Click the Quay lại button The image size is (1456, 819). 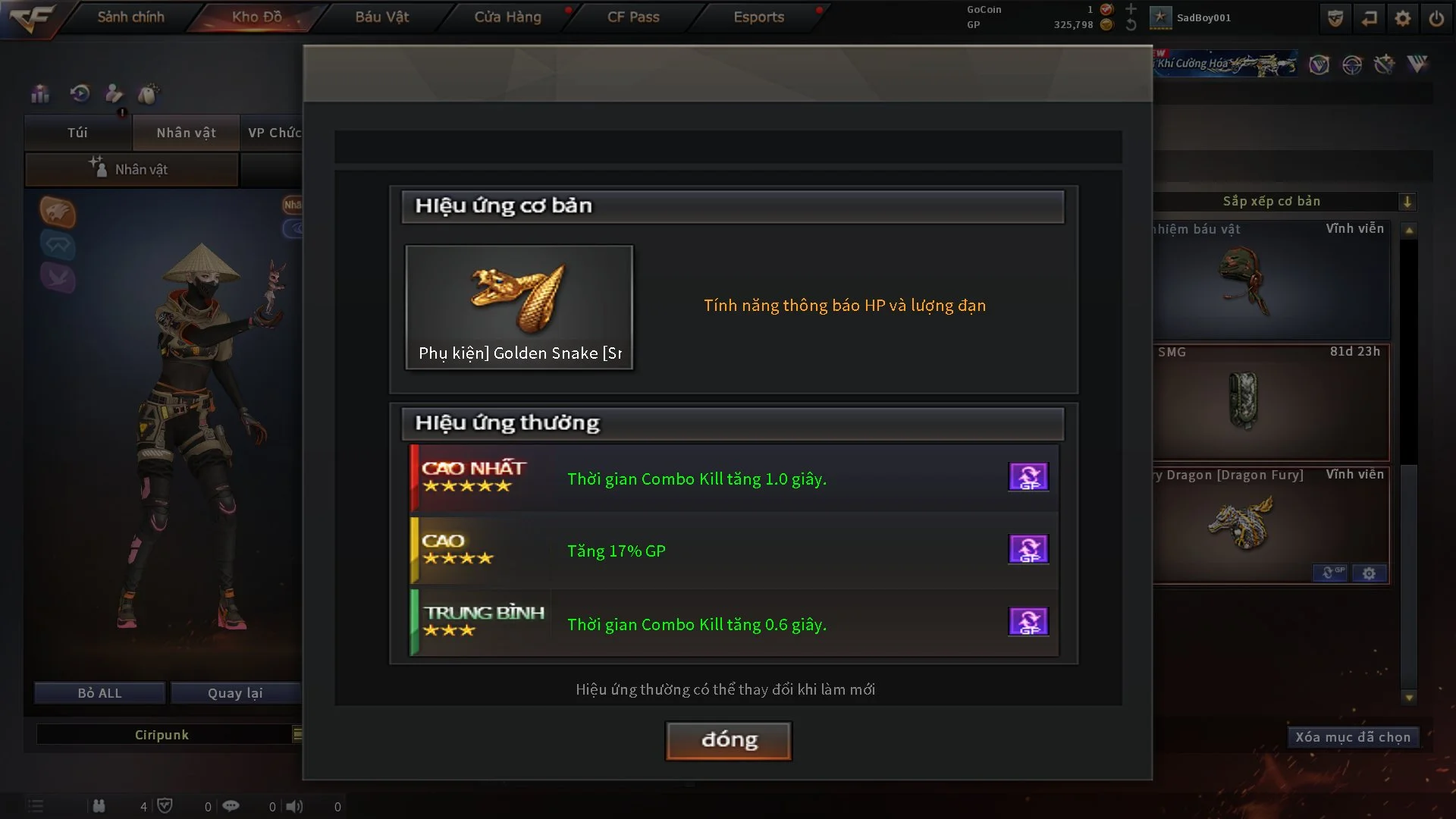coord(235,693)
